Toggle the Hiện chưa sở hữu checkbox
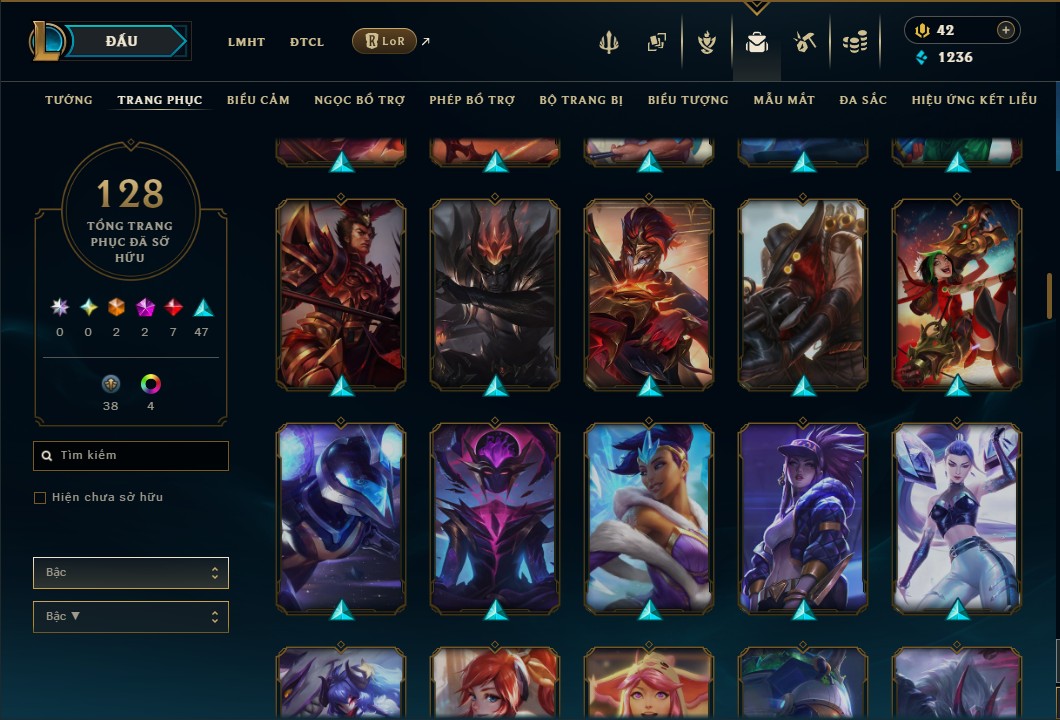The image size is (1060, 720). (40, 498)
